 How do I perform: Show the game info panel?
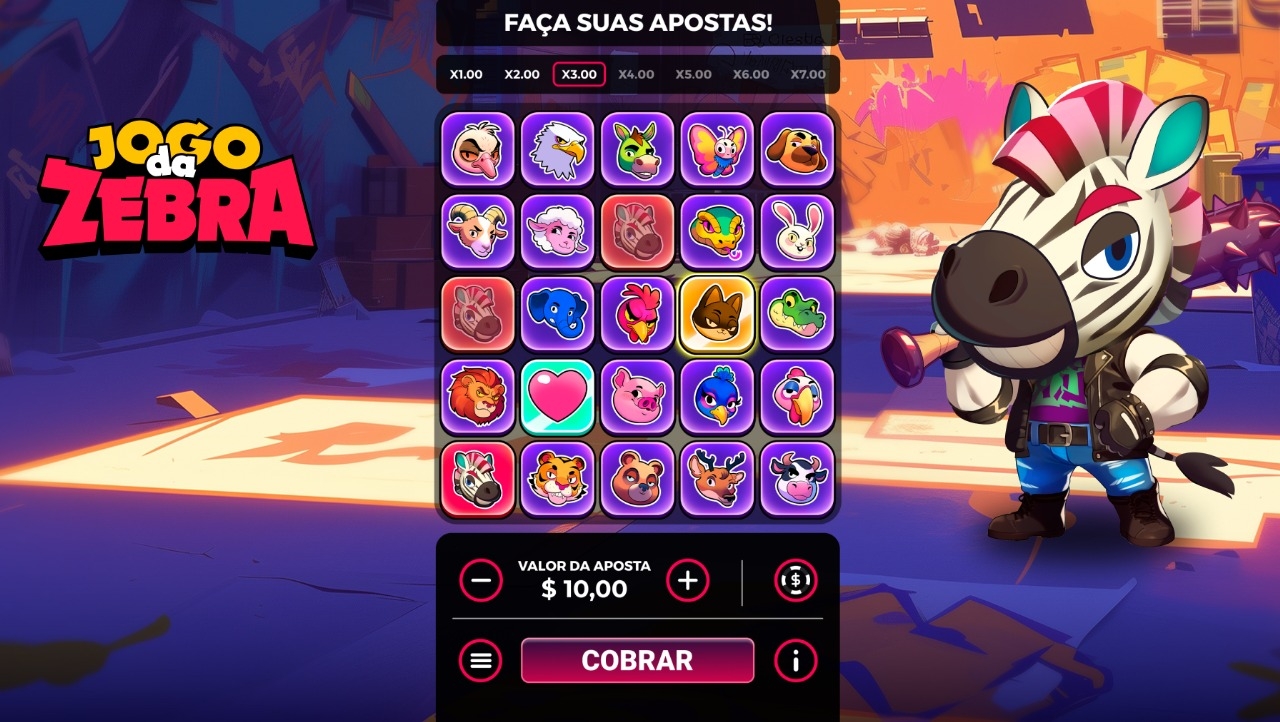[796, 660]
